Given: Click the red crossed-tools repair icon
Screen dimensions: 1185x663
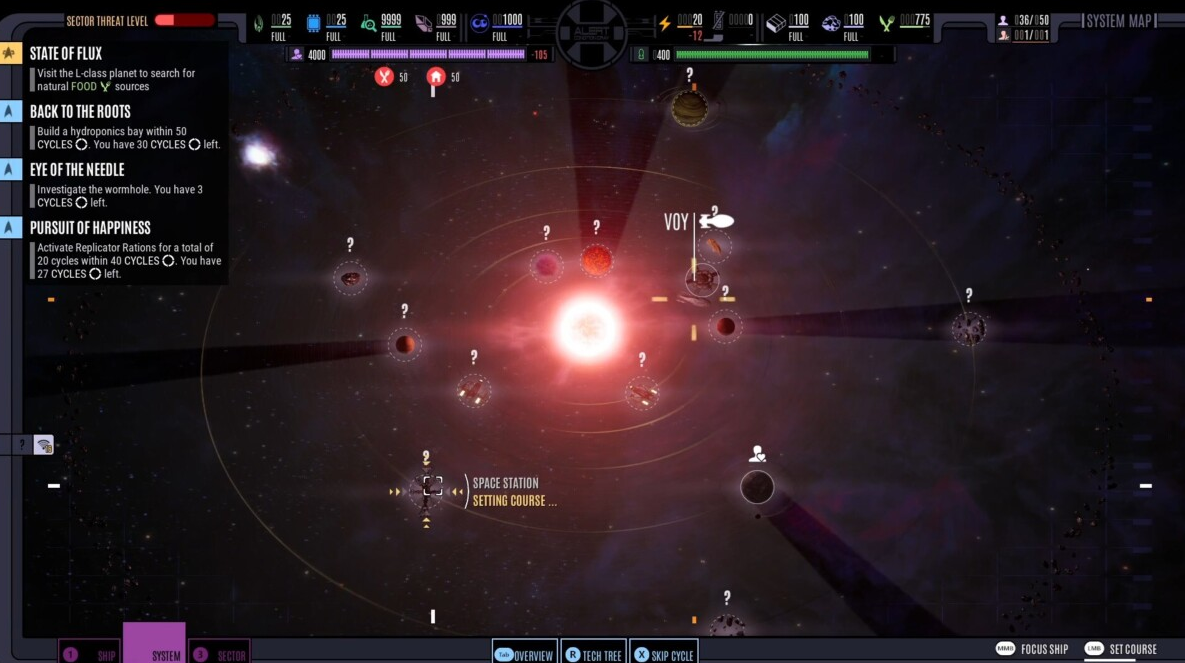Looking at the screenshot, I should point(384,76).
